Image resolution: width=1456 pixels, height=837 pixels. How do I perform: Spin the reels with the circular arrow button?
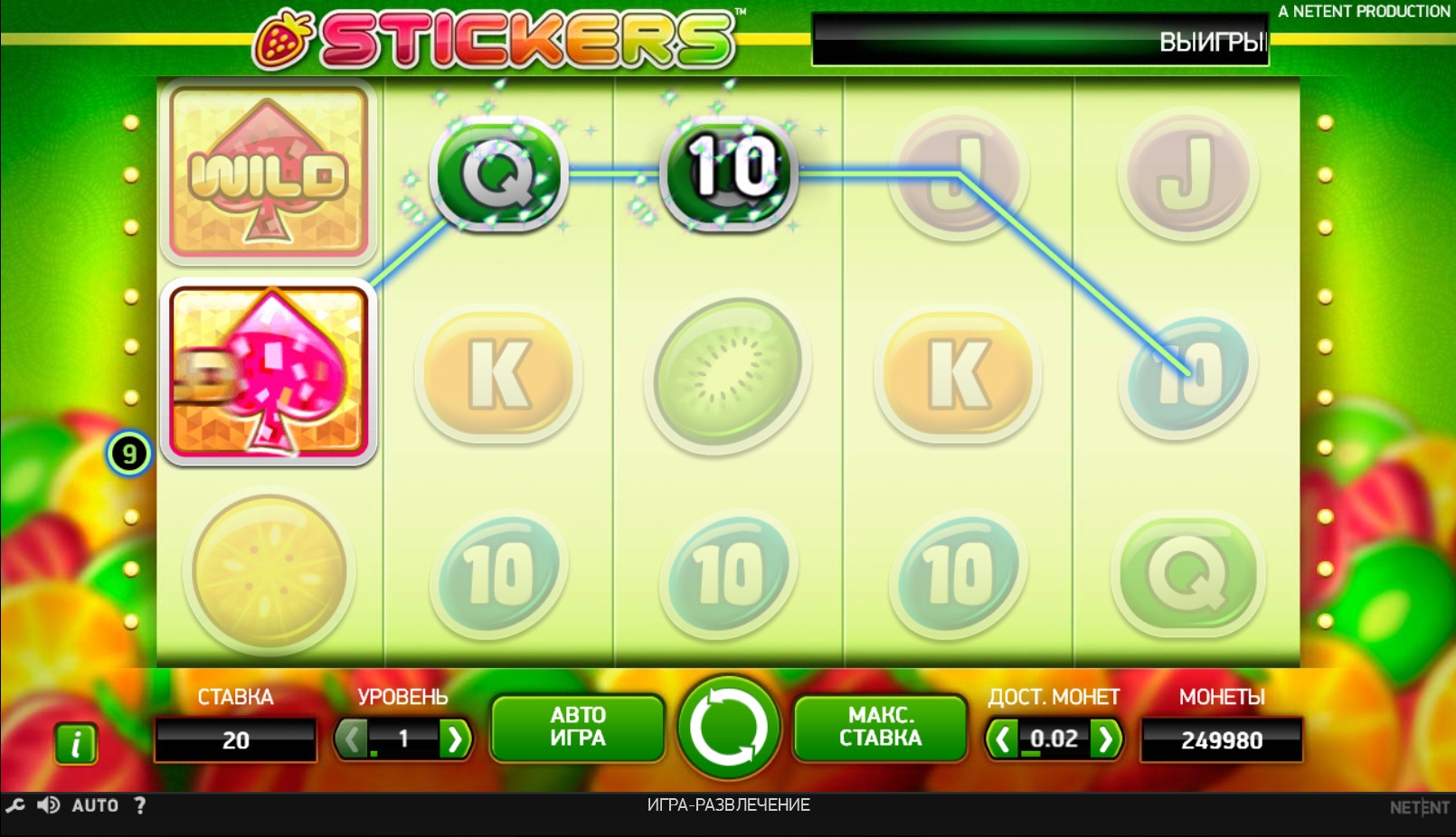[x=728, y=728]
